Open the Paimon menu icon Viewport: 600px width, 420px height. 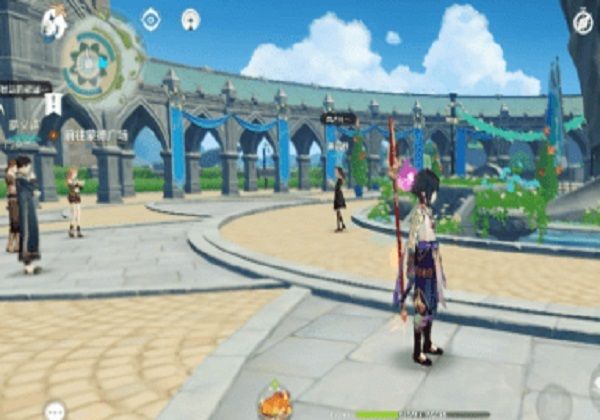pos(53,22)
